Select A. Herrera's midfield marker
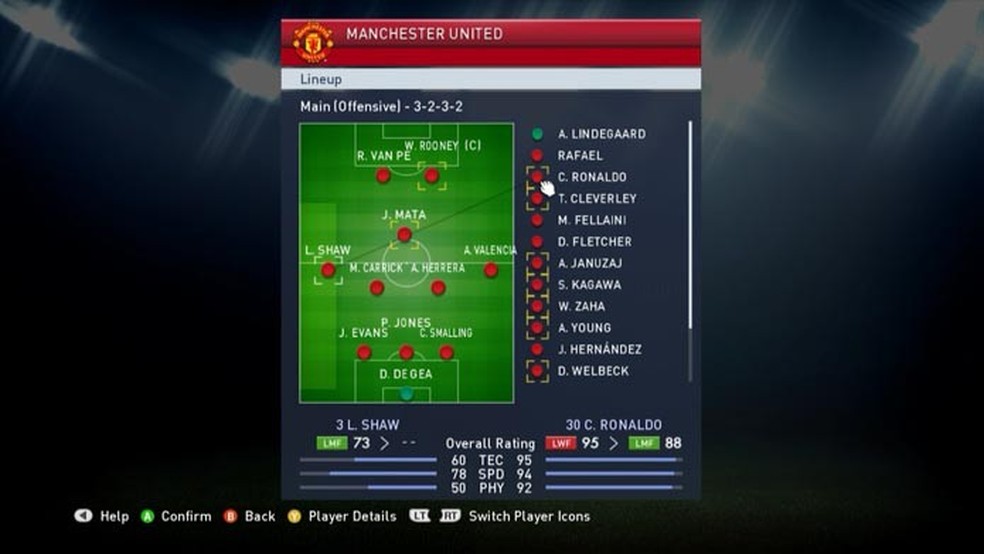This screenshot has width=984, height=554. (438, 288)
